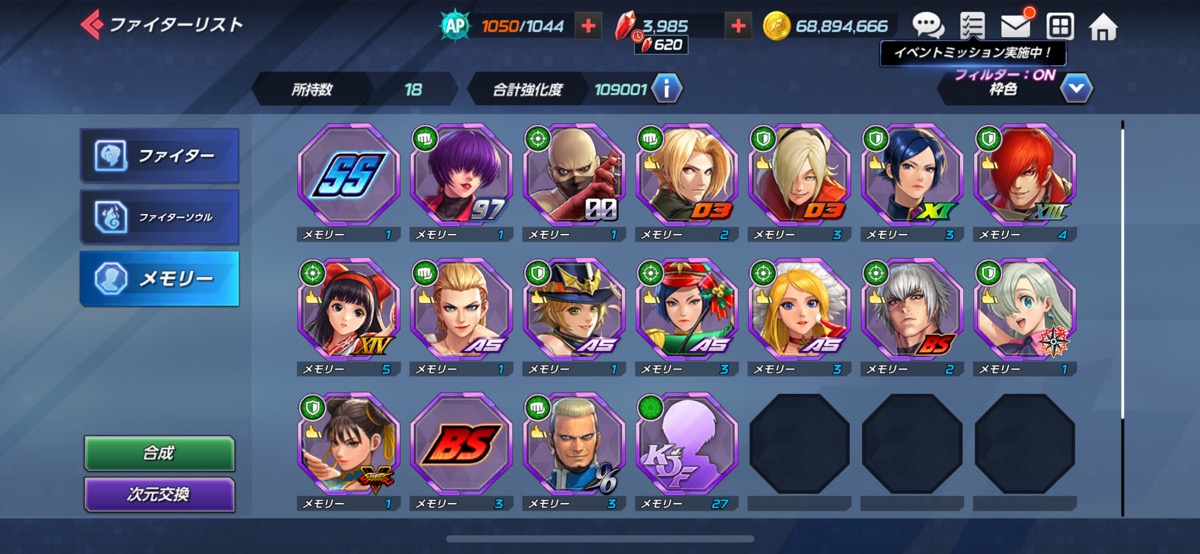Open the grid menu icon
Image resolution: width=1200 pixels, height=554 pixels.
click(1060, 26)
